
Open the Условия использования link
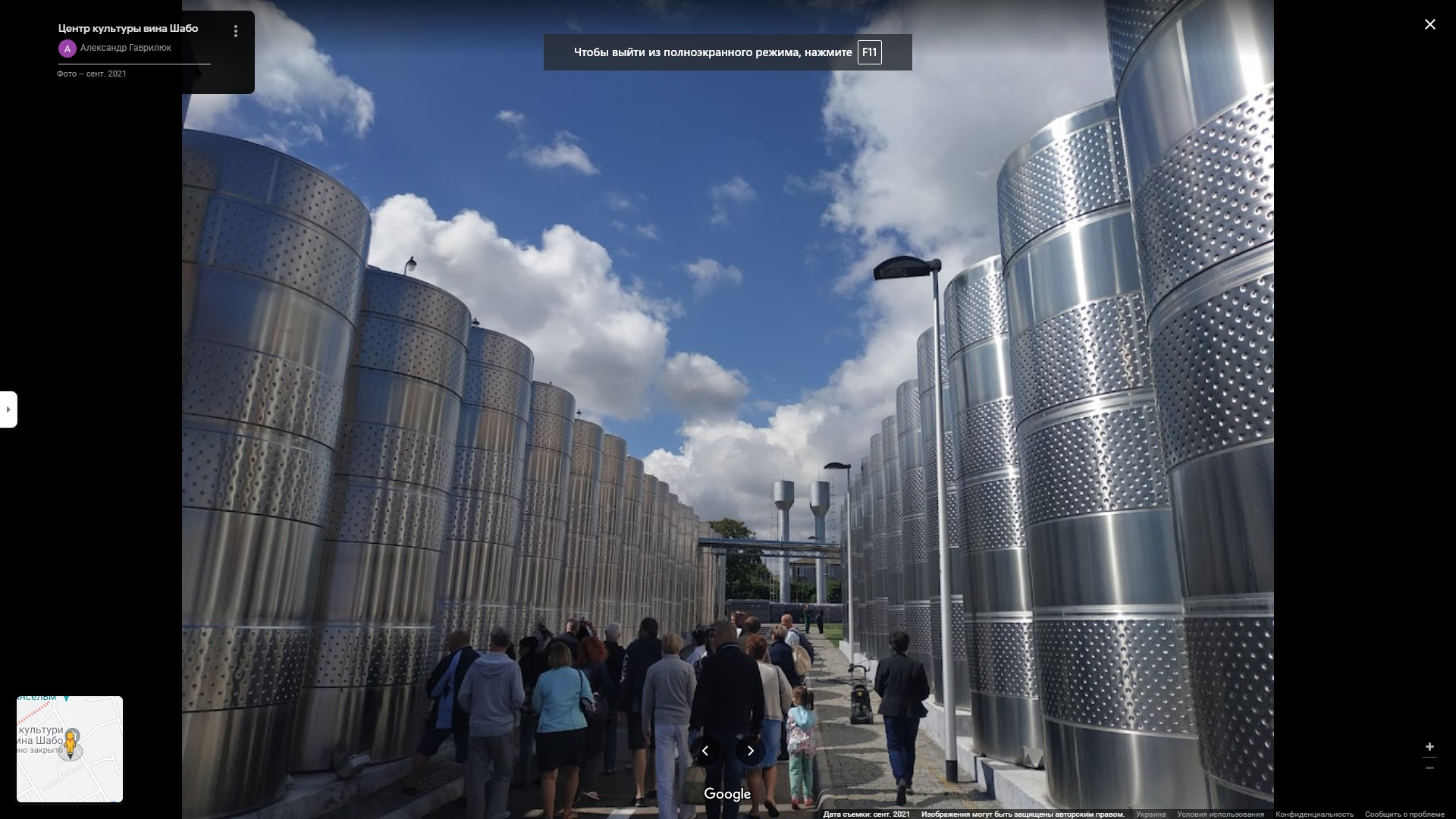tap(1220, 814)
